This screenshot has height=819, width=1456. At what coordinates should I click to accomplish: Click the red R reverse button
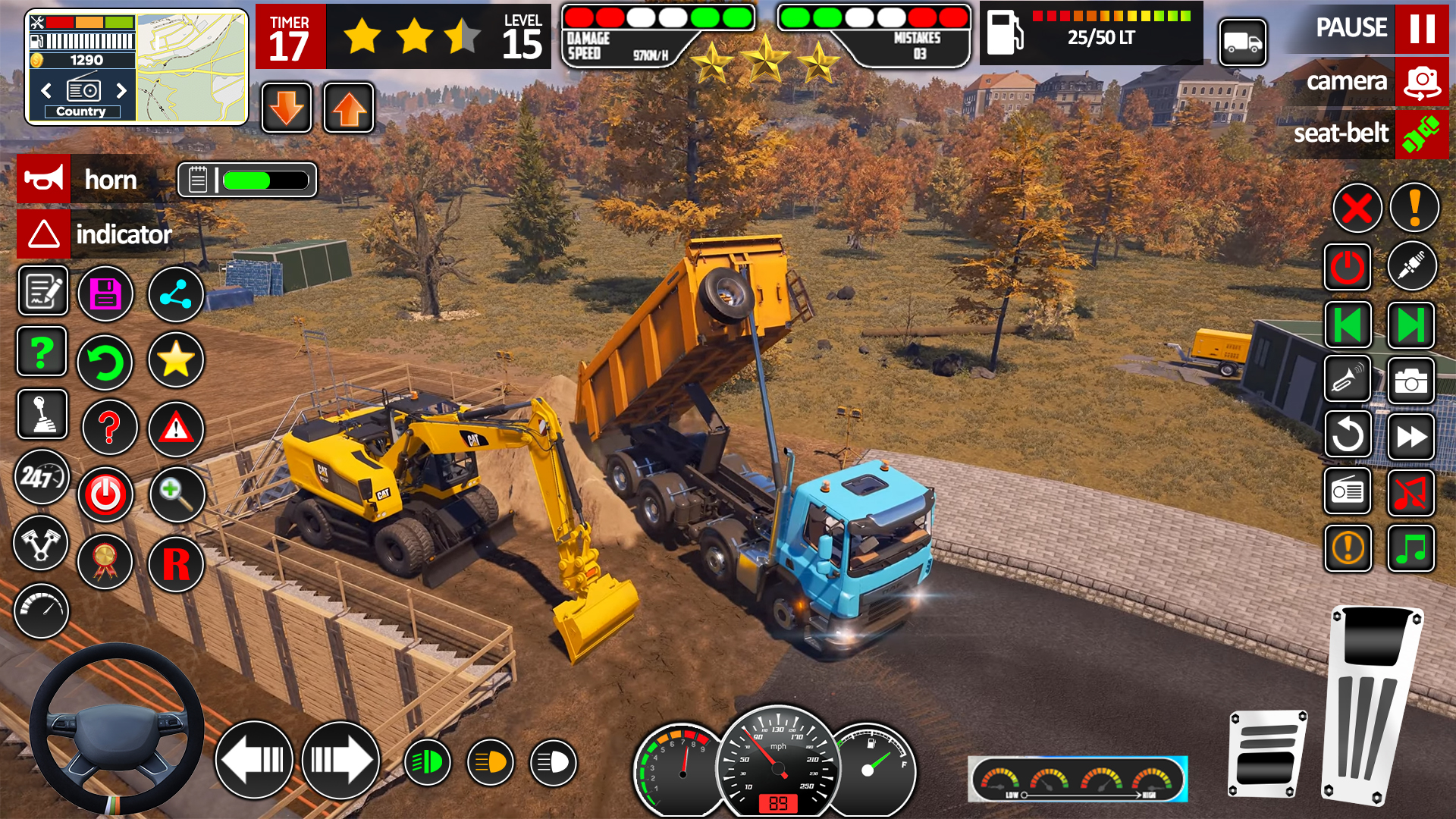click(x=176, y=563)
